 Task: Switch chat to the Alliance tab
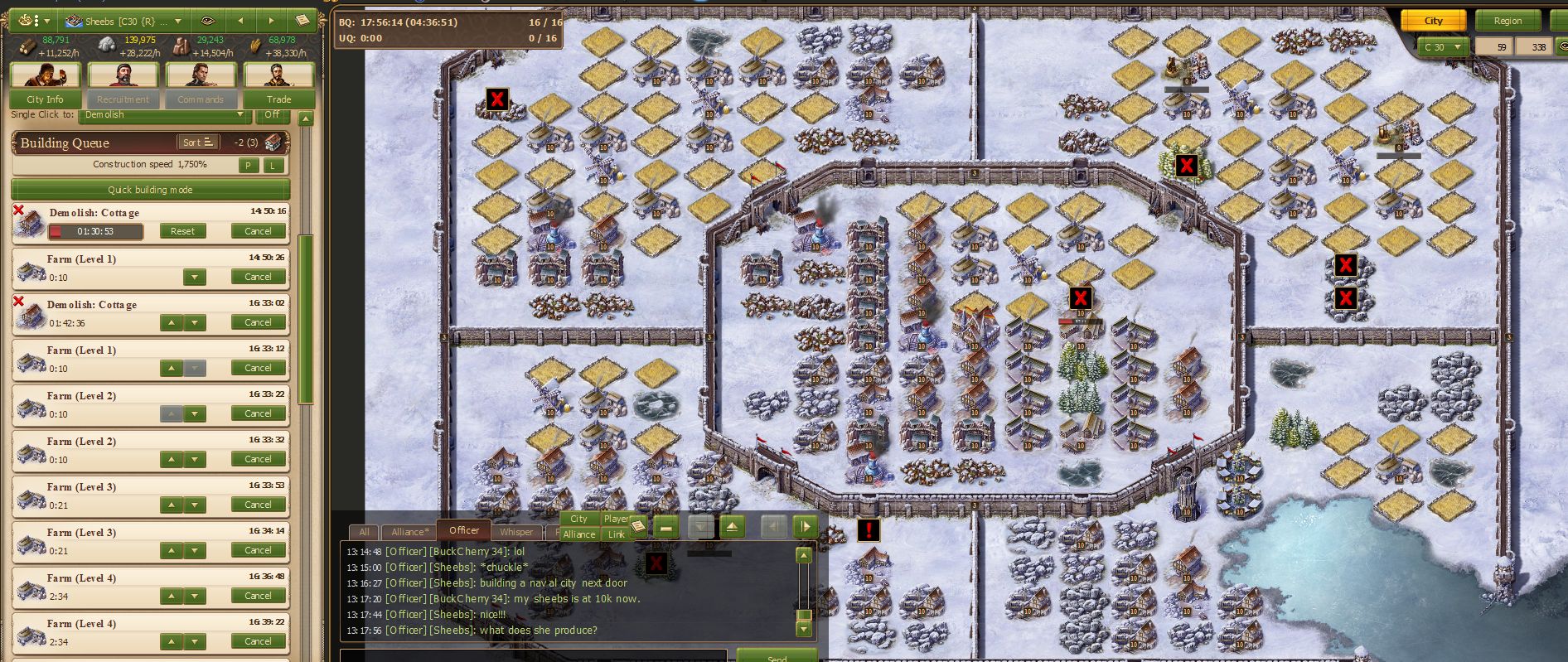[x=410, y=532]
